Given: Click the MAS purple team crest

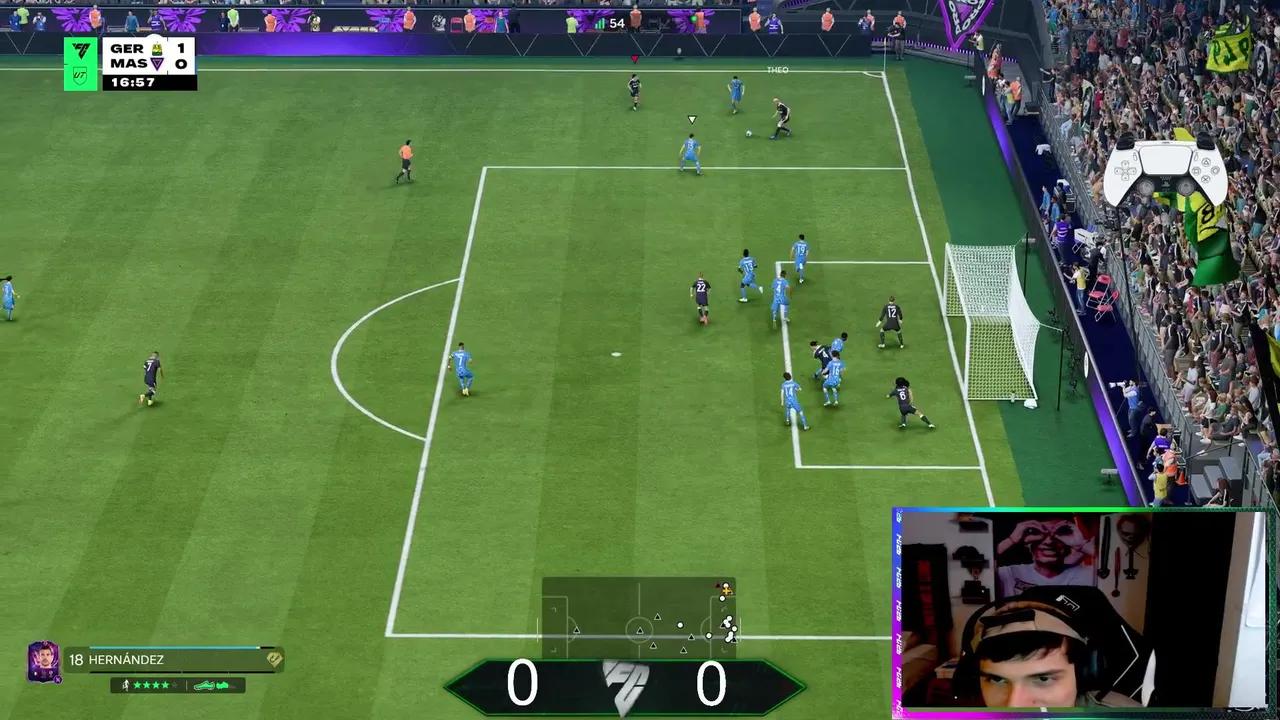Looking at the screenshot, I should coord(157,62).
